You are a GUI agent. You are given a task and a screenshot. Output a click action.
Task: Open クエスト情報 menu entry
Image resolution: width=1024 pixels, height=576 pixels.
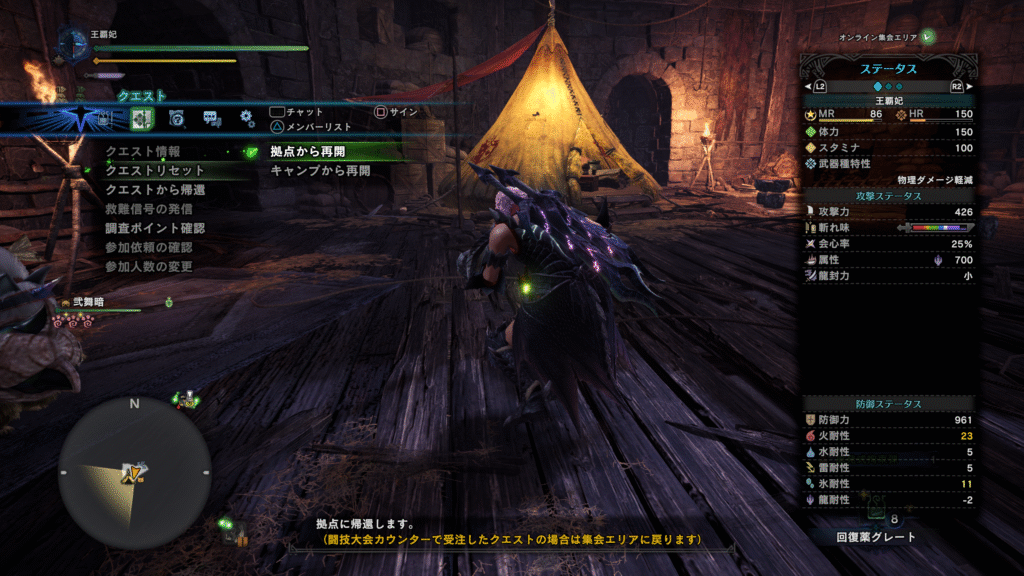[x=143, y=152]
